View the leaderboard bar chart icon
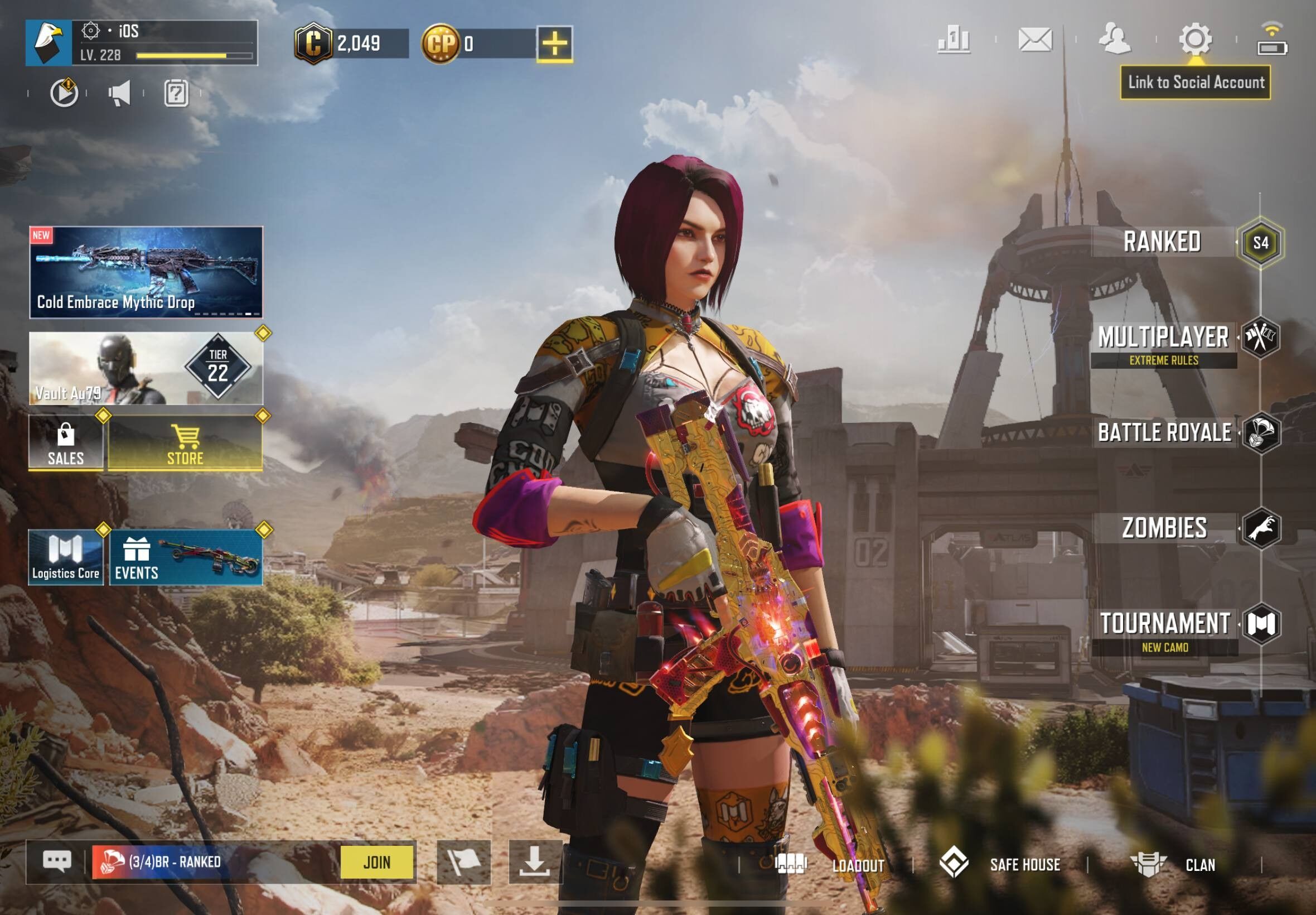This screenshot has width=1316, height=915. pos(954,40)
